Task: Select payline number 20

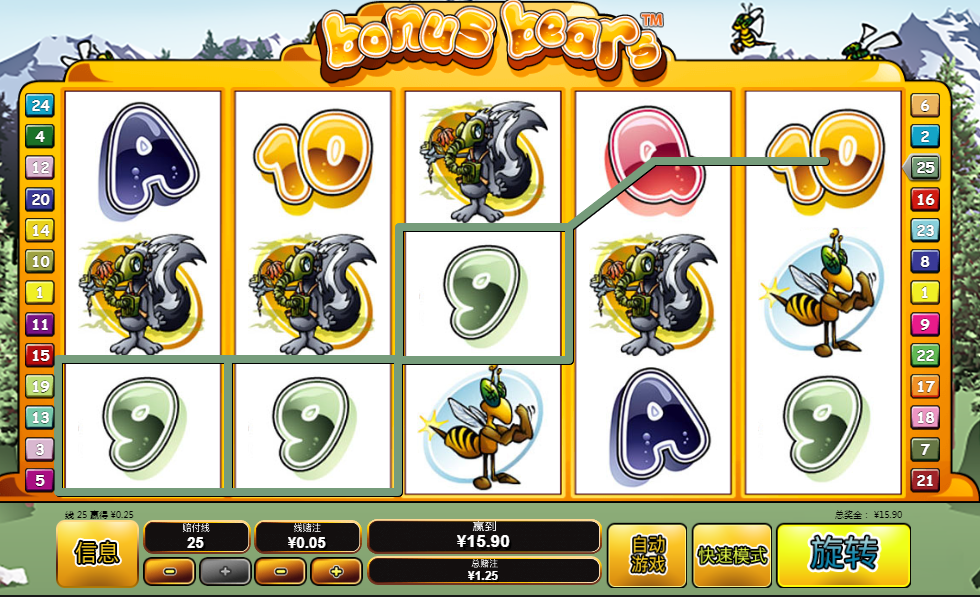Action: tap(40, 199)
